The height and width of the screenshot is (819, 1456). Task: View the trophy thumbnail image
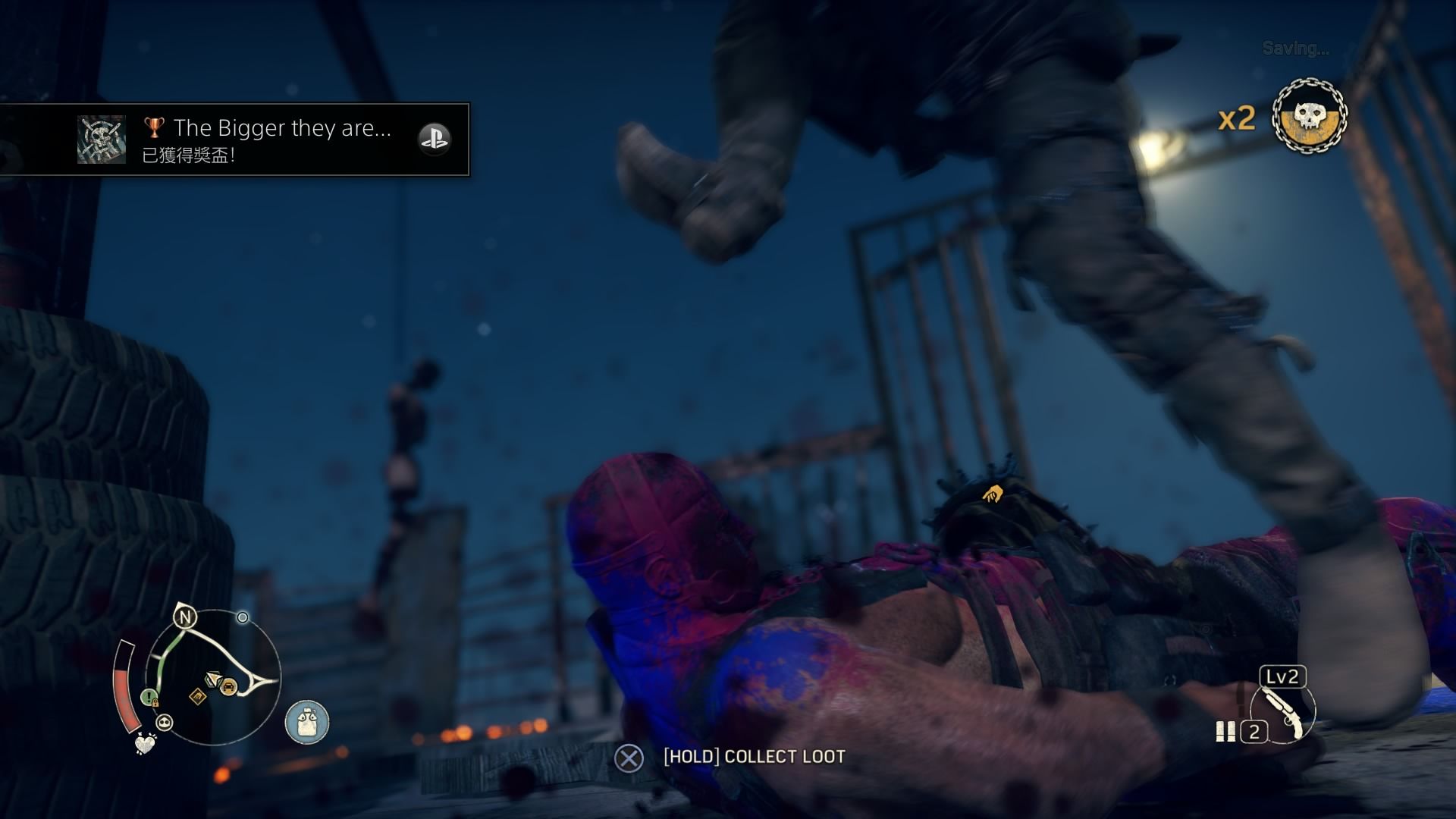pyautogui.click(x=102, y=140)
